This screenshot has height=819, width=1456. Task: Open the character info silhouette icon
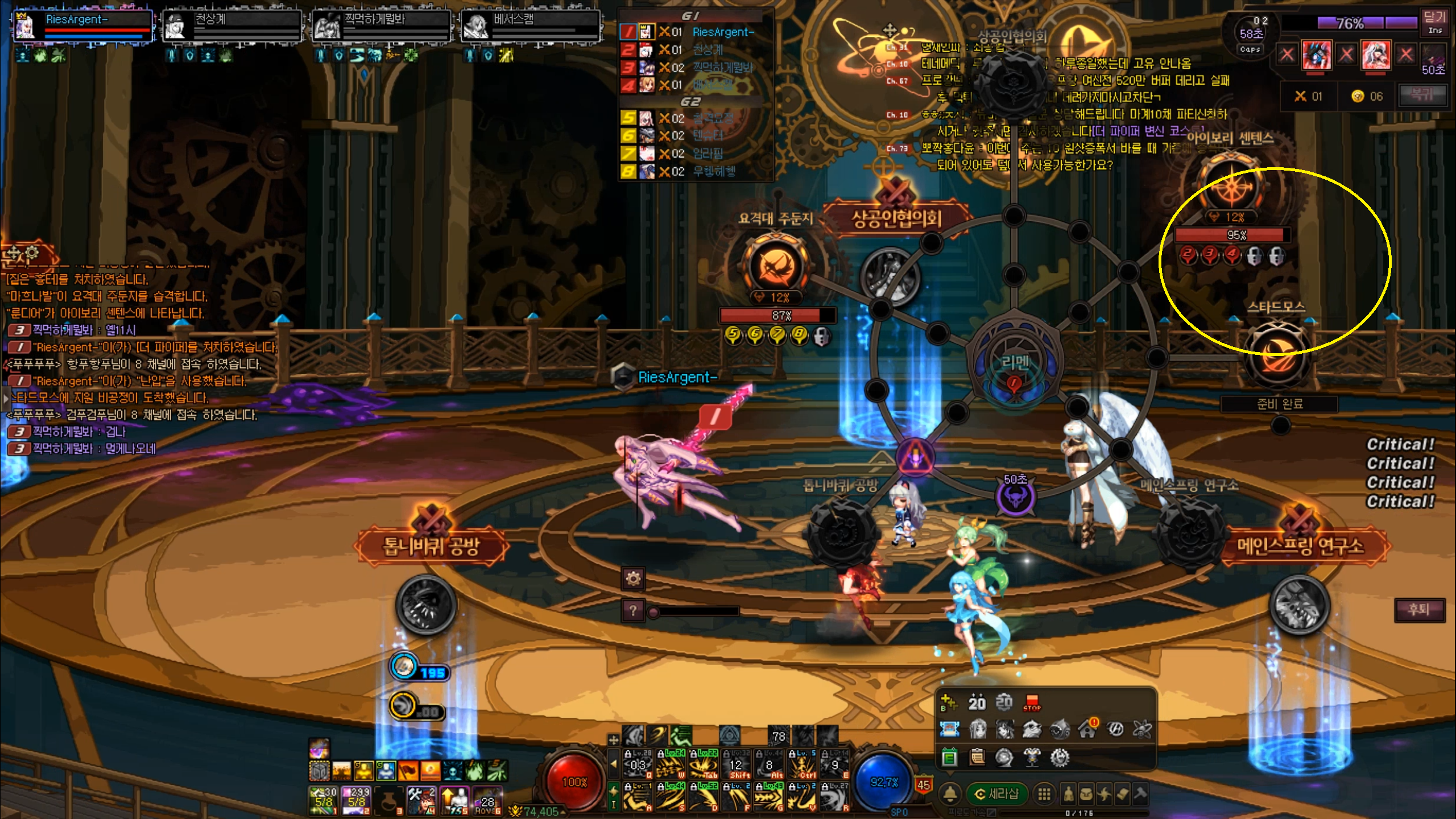(1069, 794)
